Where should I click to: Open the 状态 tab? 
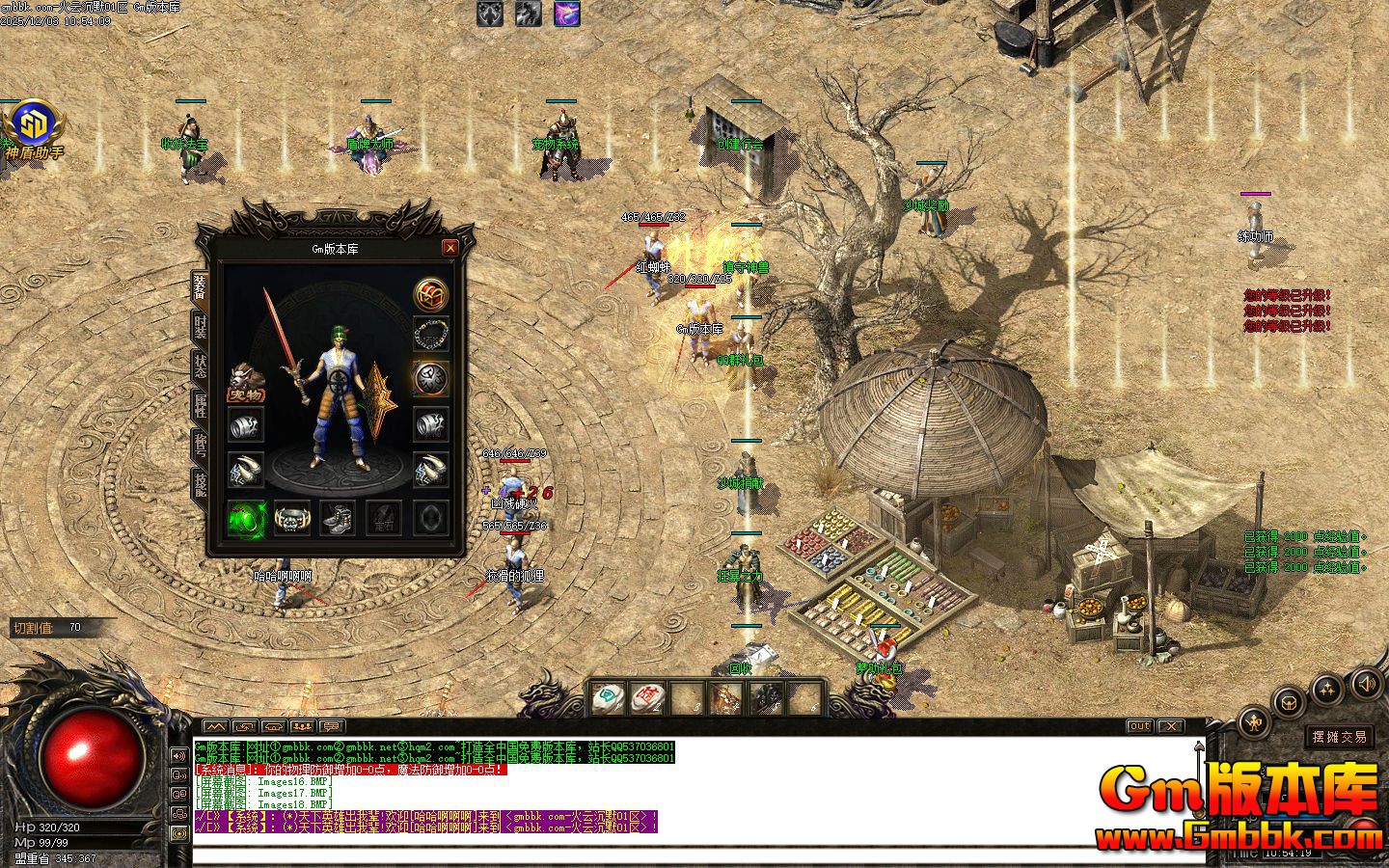(201, 366)
